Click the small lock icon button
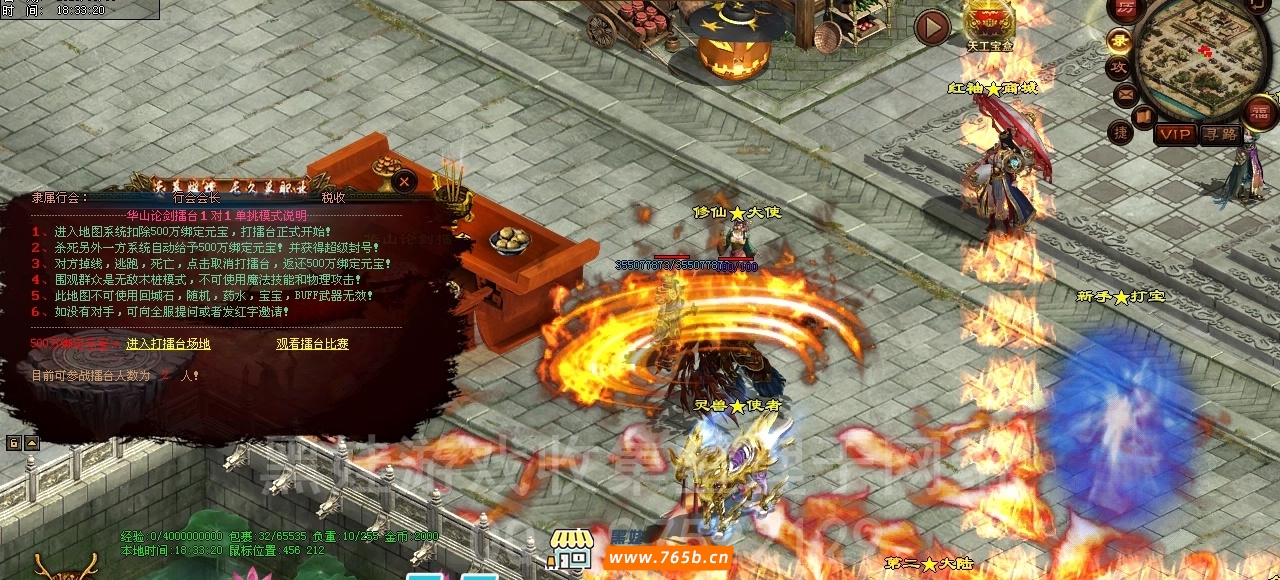1280x580 pixels. (14, 443)
